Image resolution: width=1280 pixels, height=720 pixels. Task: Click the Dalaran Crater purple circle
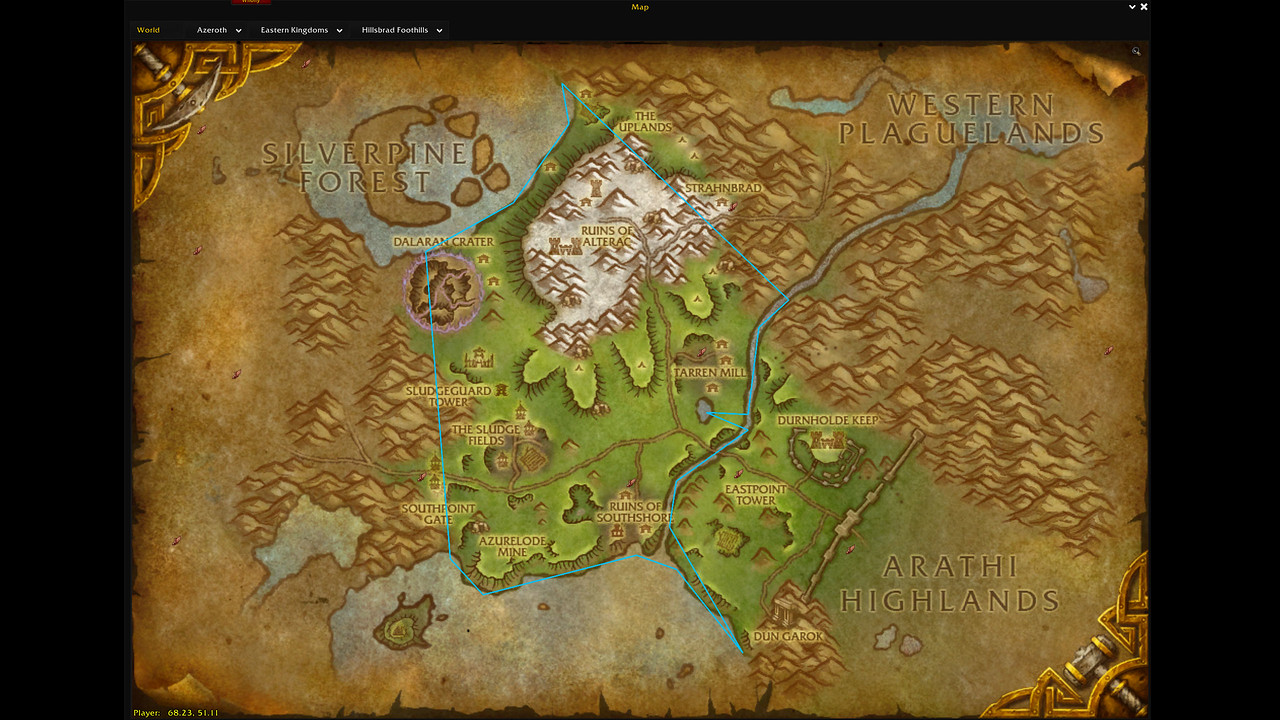(x=447, y=290)
